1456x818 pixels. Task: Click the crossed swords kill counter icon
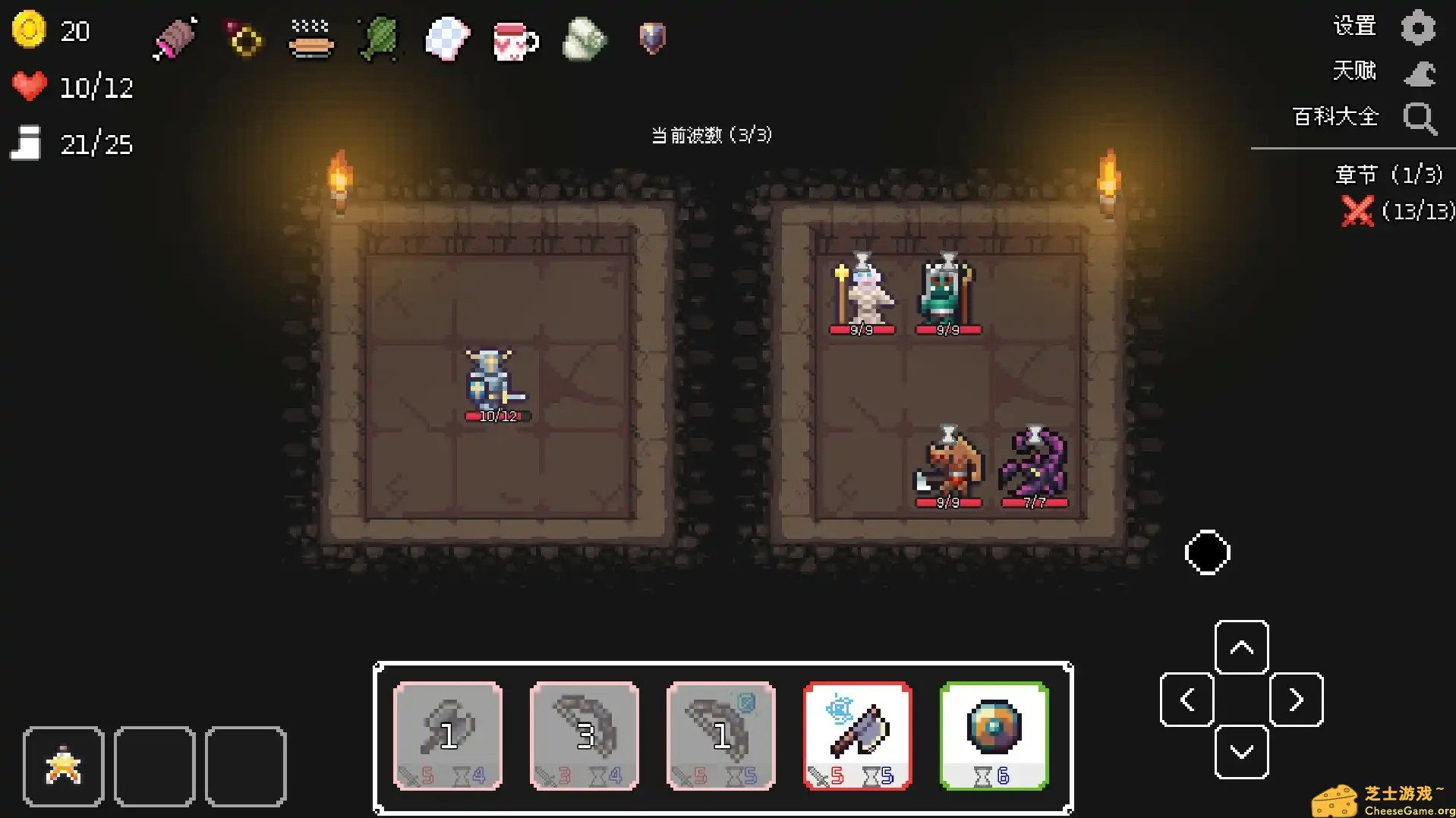1358,211
